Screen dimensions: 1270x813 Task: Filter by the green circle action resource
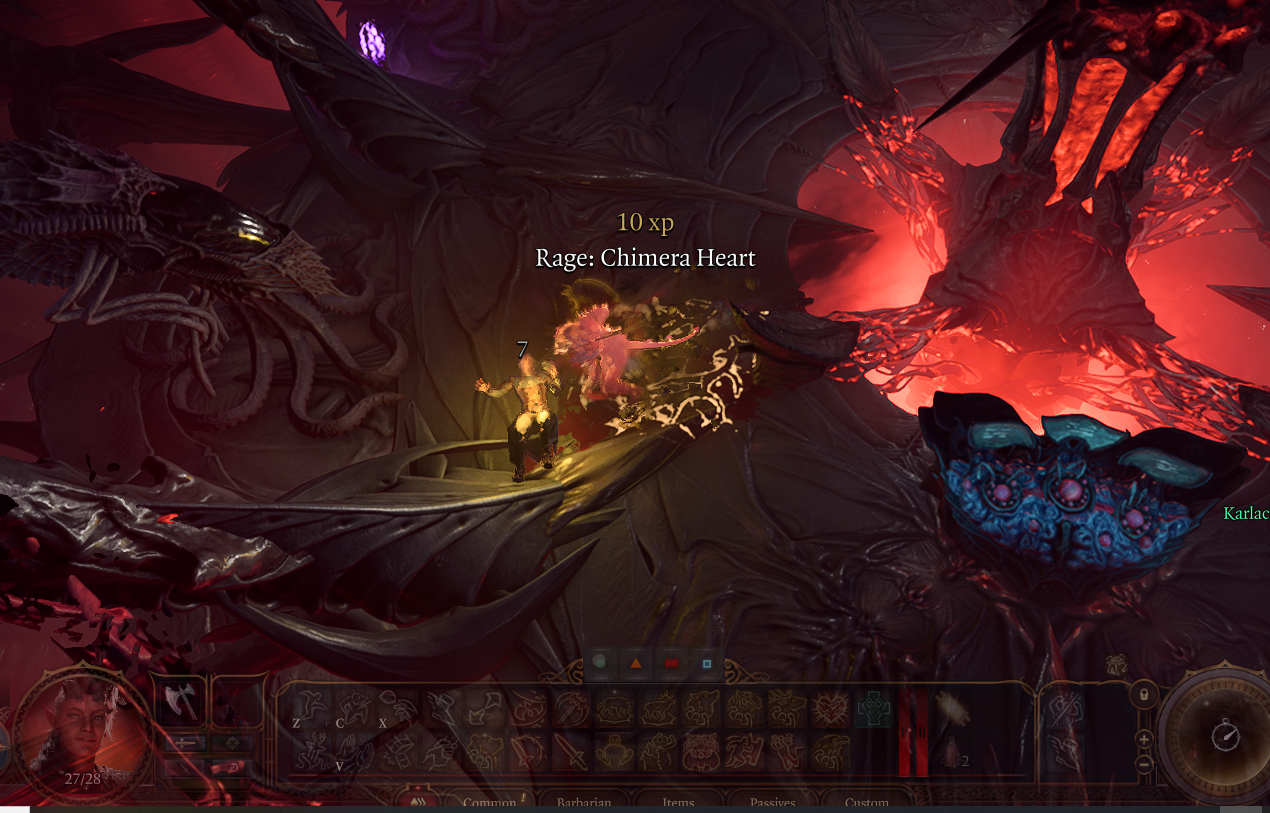click(600, 662)
